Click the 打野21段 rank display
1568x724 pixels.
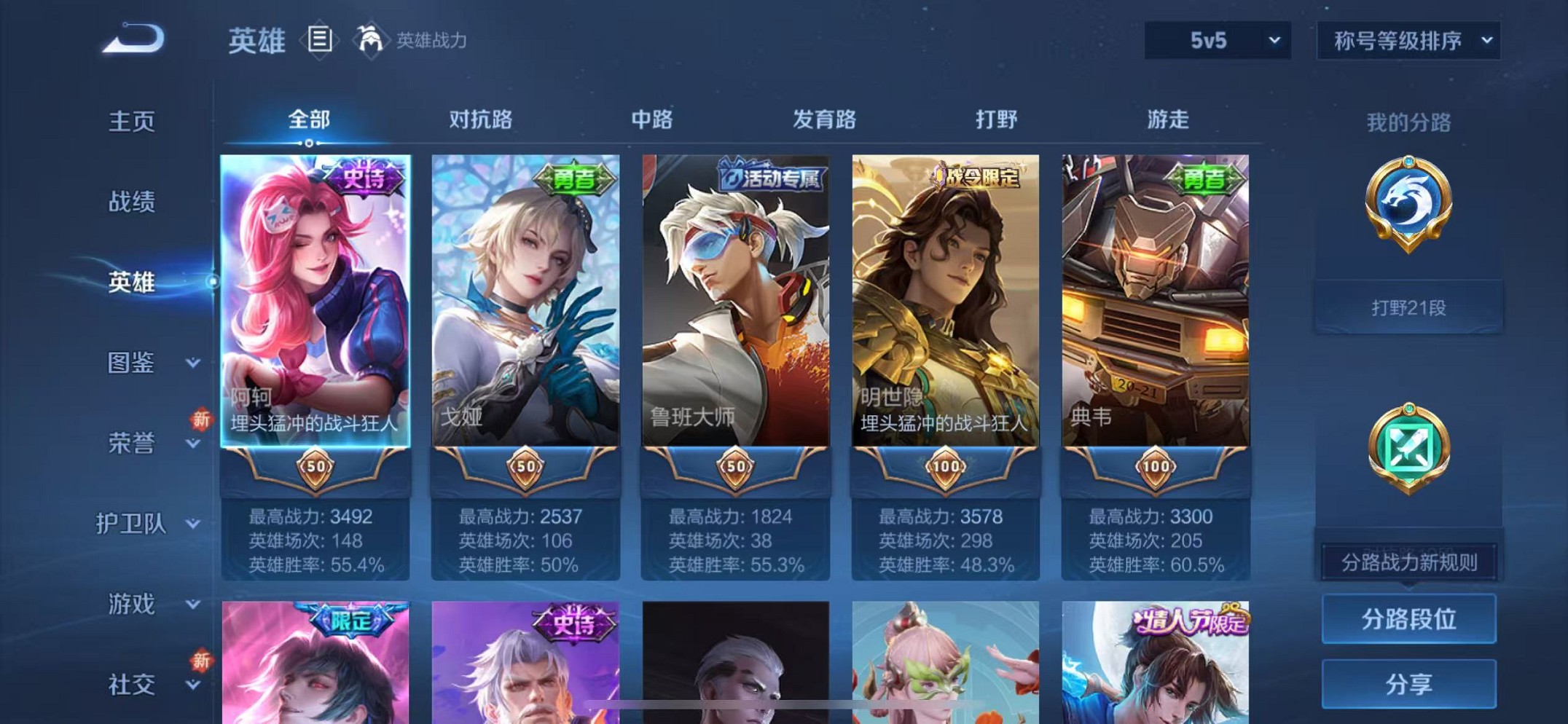pos(1409,308)
